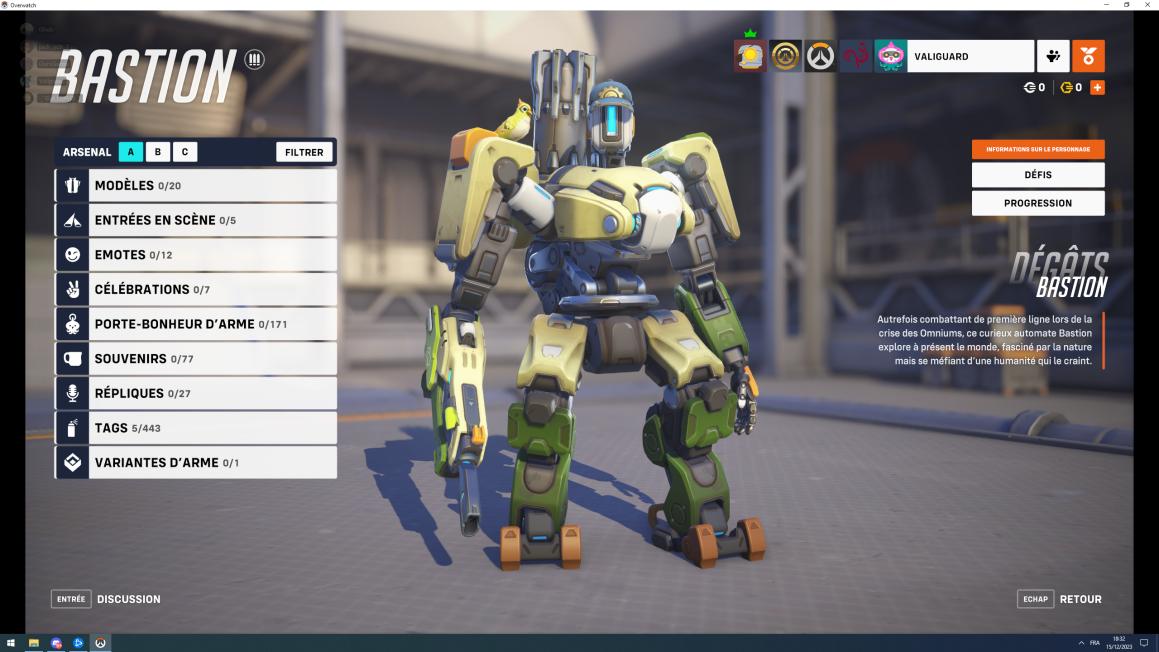Click the Filtrer button
Screen dimensions: 1159x652
tap(304, 152)
